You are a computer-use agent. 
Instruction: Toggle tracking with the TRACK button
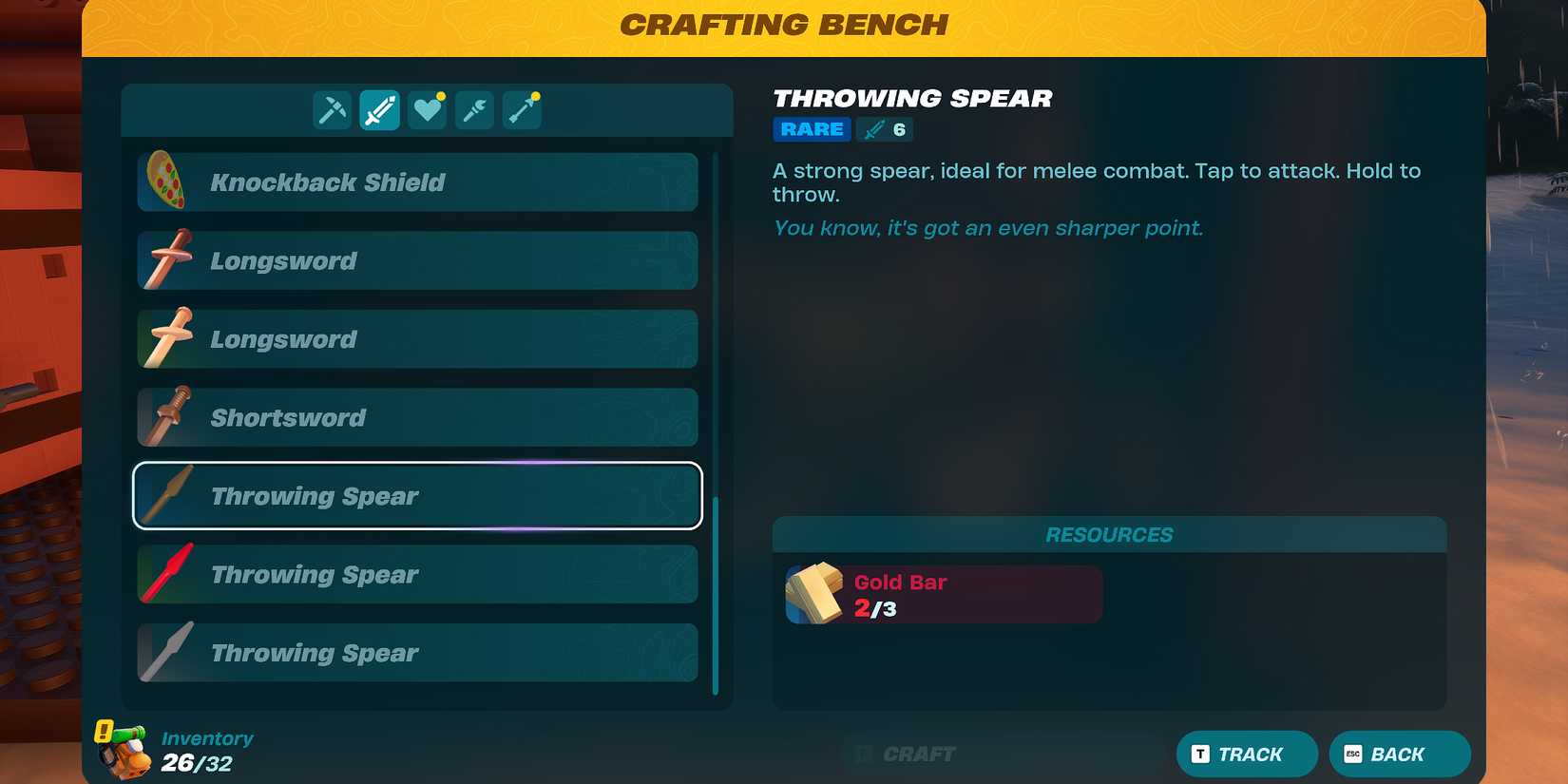pos(1246,753)
